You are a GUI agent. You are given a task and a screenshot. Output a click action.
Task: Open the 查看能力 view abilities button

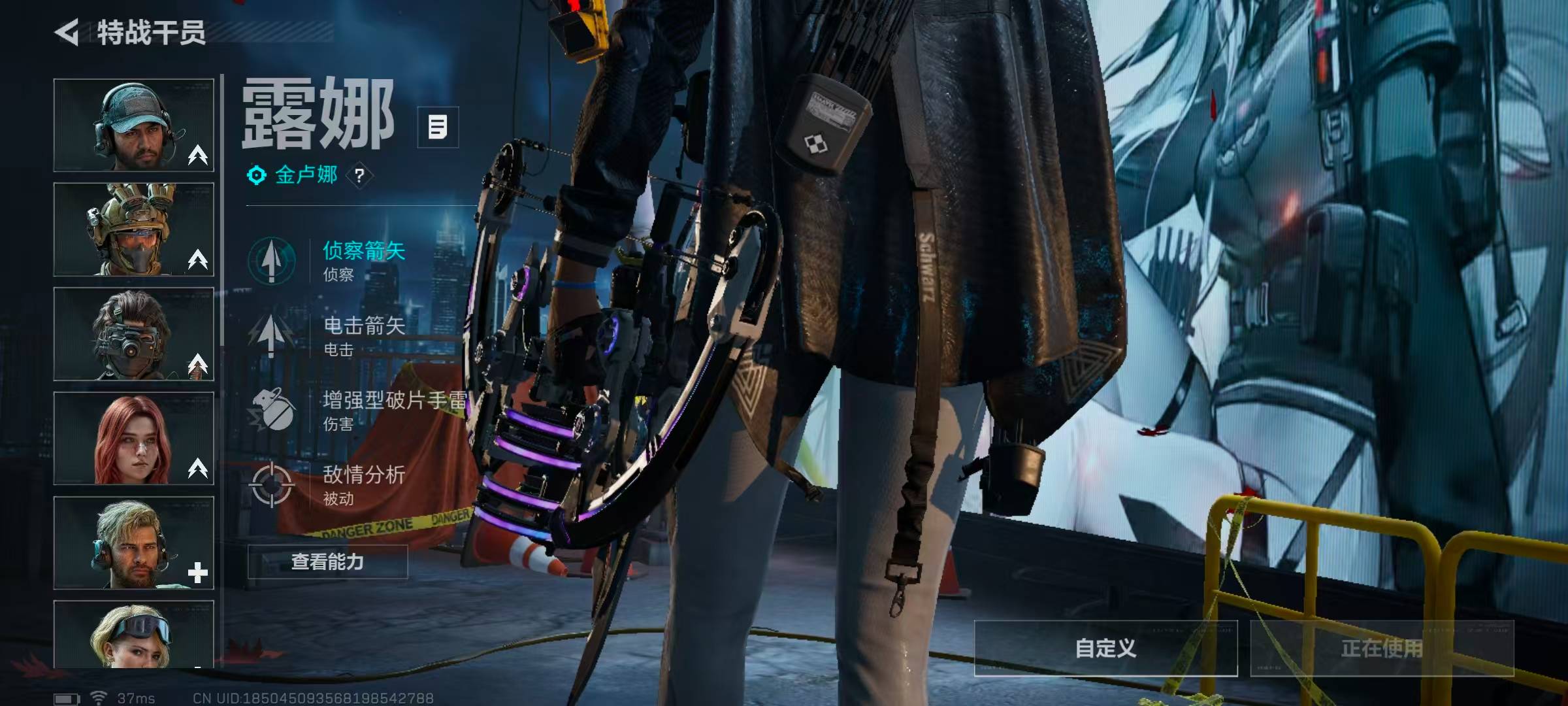point(327,562)
